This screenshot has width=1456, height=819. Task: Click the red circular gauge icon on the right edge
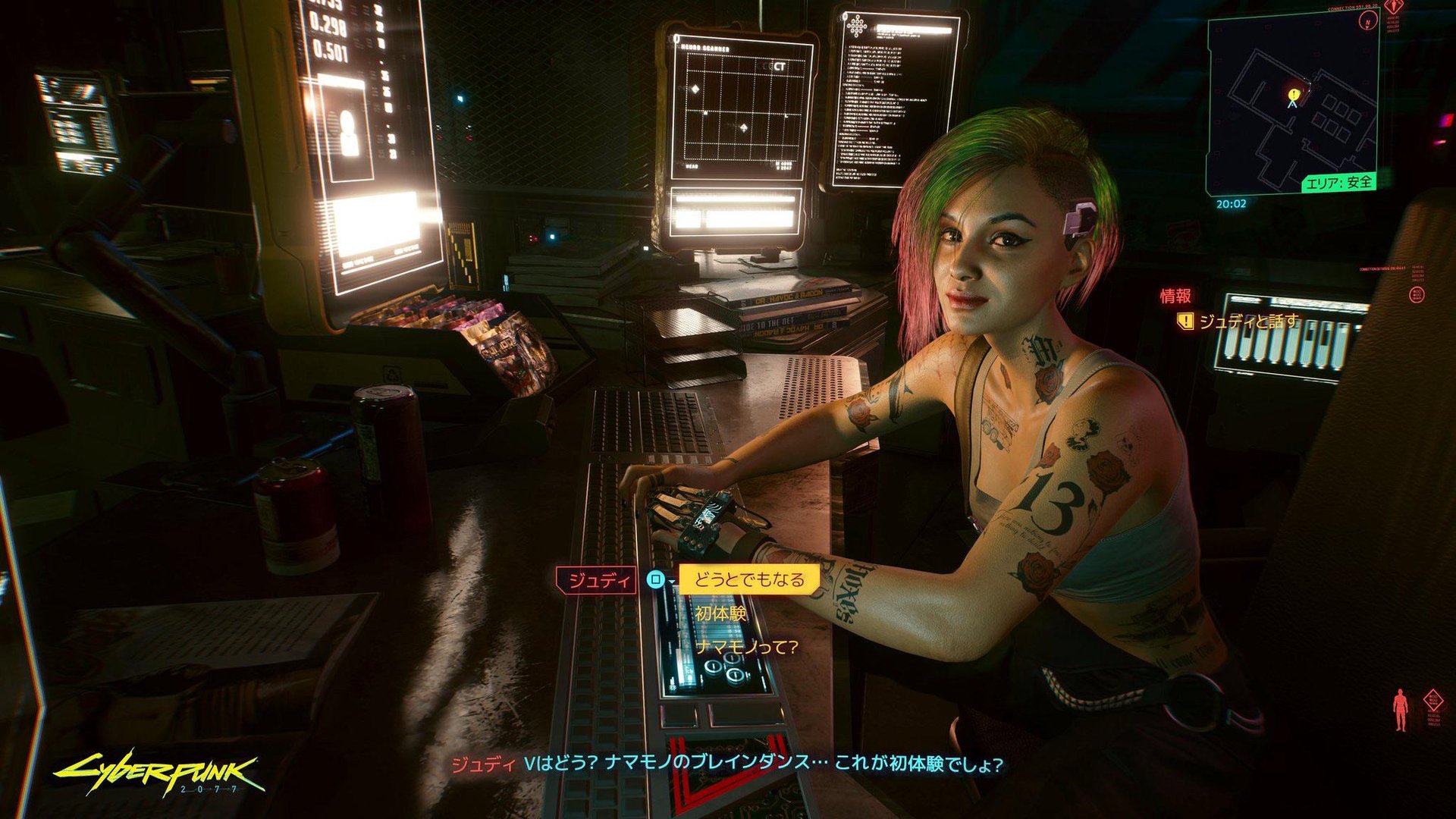click(1417, 296)
